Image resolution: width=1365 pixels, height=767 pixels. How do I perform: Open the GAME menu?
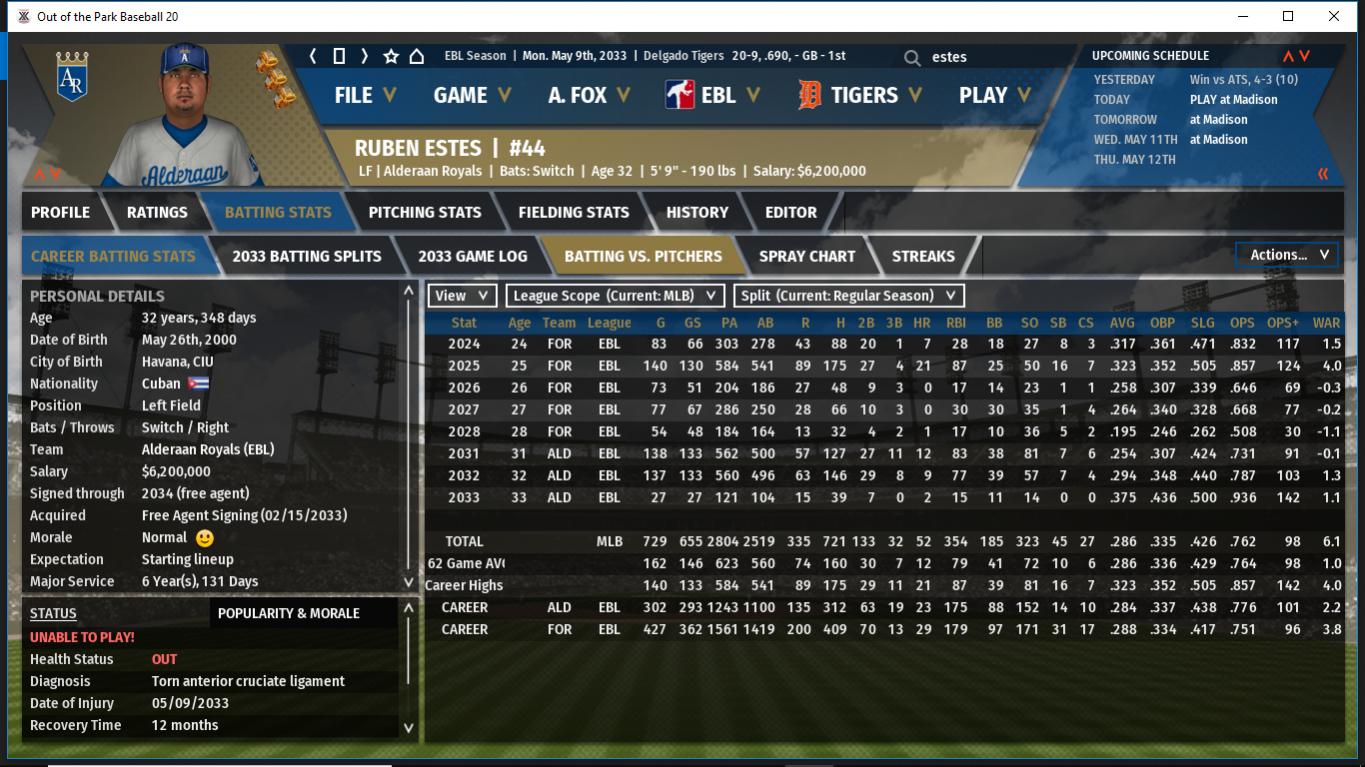pos(471,95)
